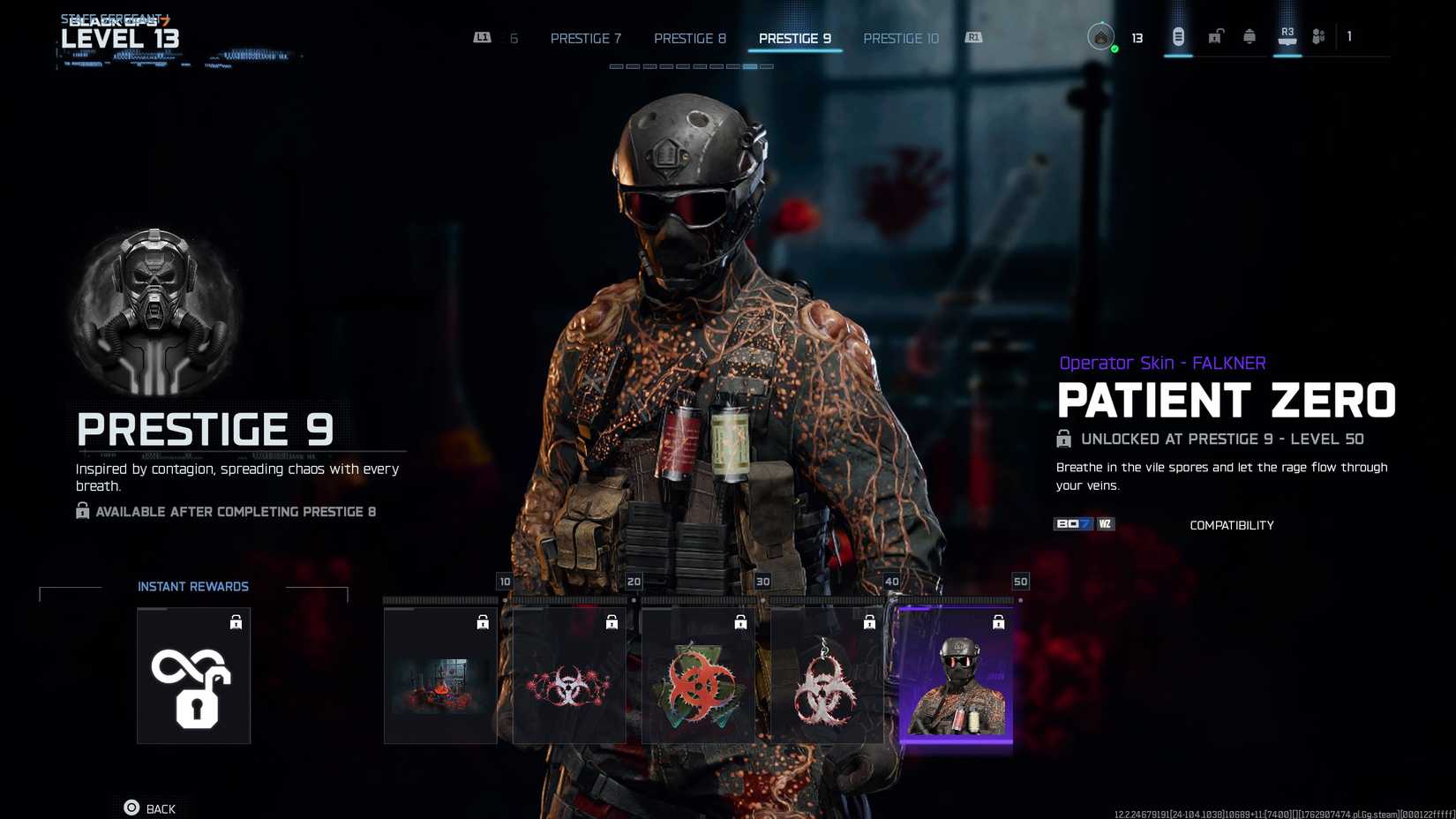The image size is (1456, 819).
Task: Click the player emblem badge next to level 13
Action: tap(1101, 37)
